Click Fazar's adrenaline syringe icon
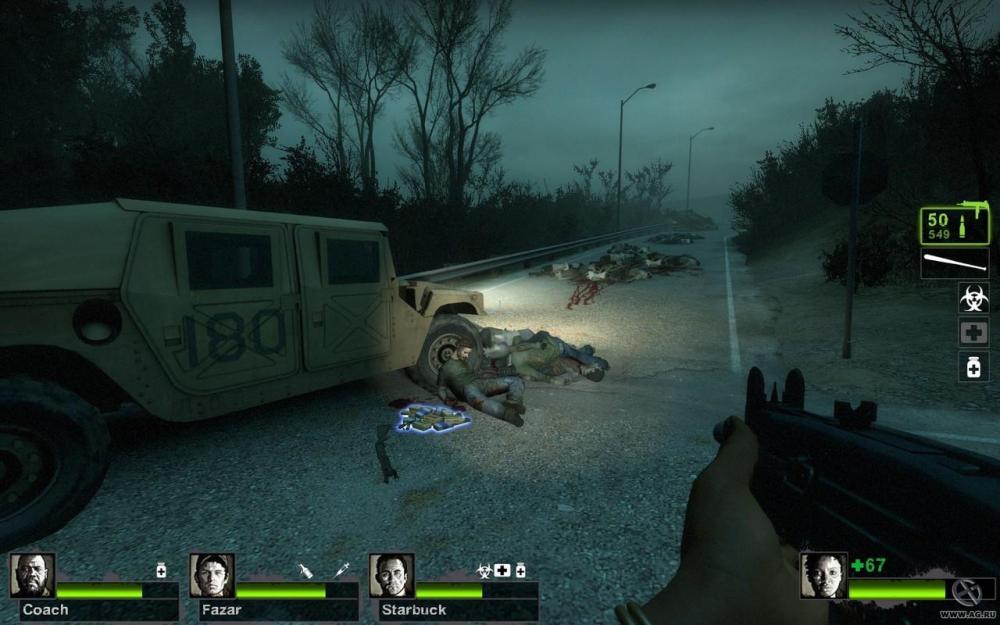This screenshot has width=1000, height=625. pos(342,570)
